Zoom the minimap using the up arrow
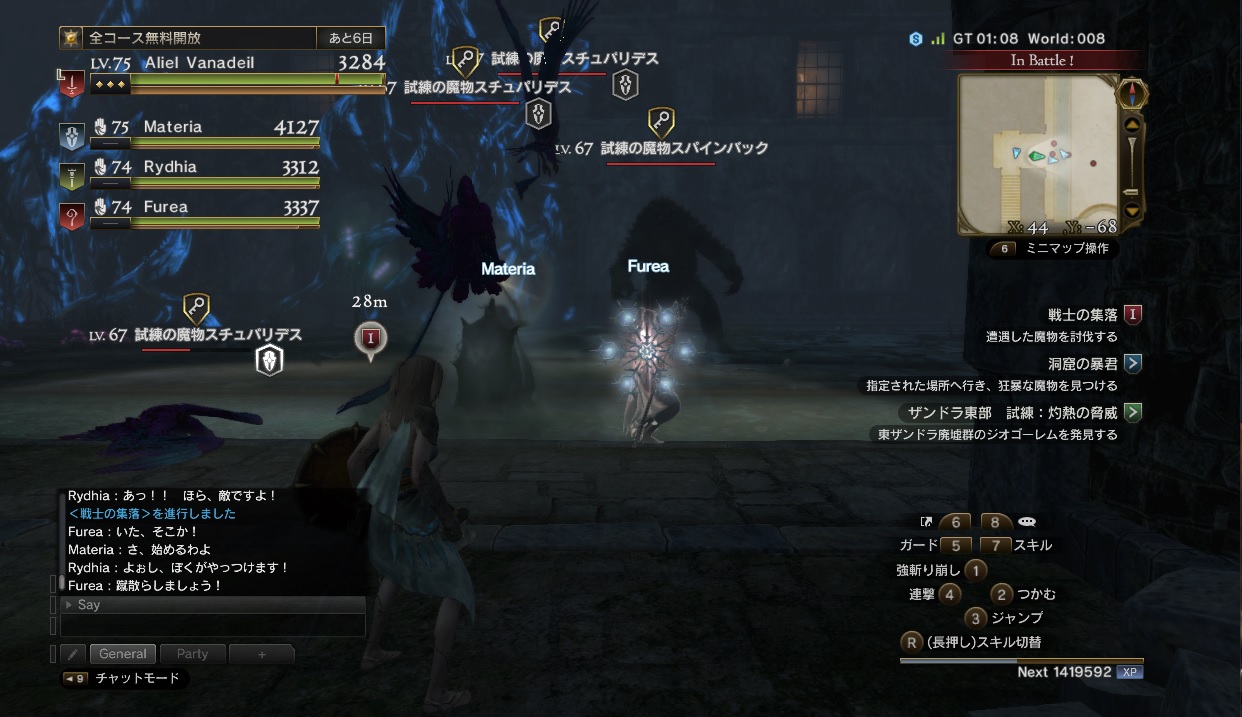 [x=1132, y=125]
